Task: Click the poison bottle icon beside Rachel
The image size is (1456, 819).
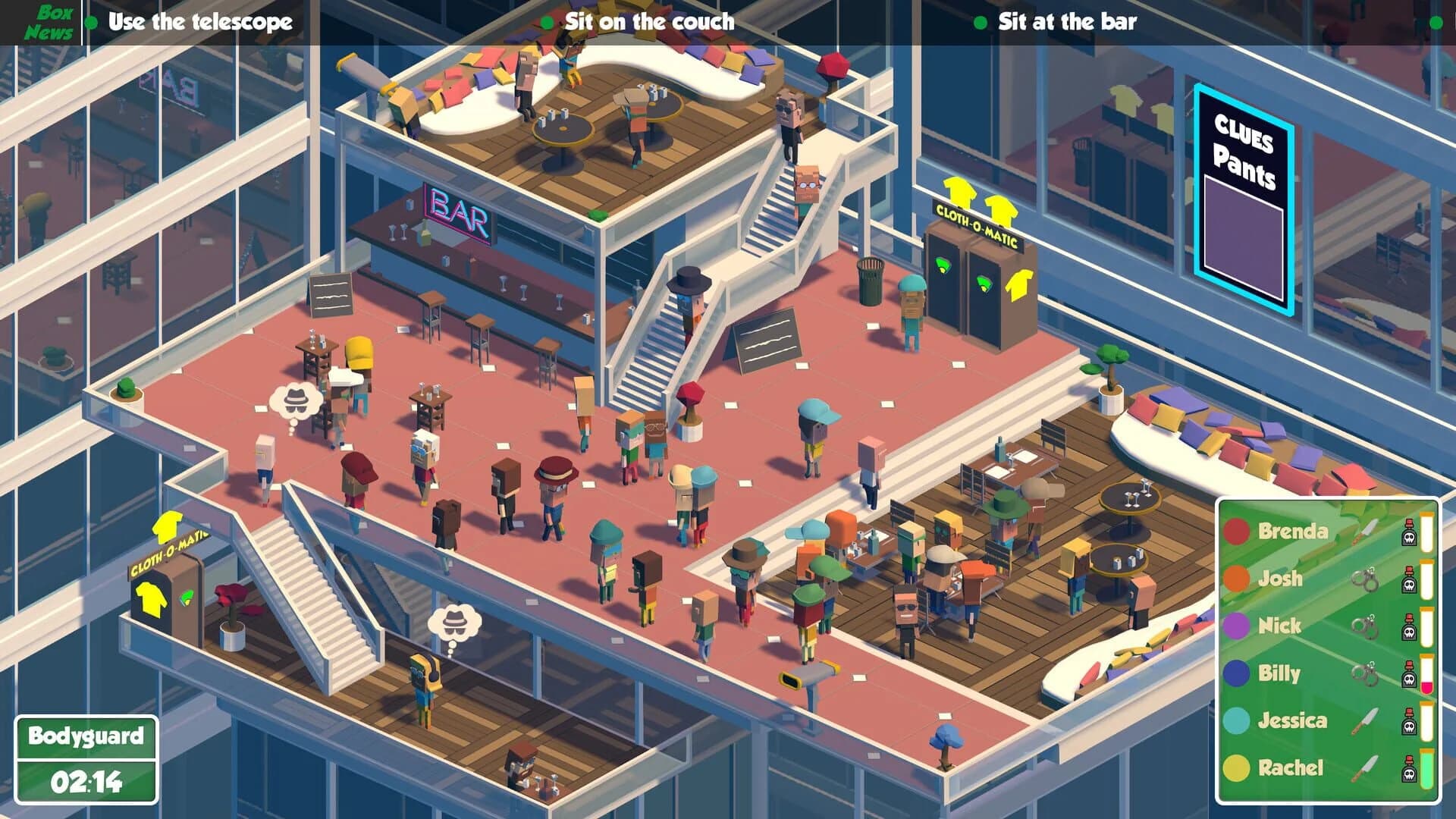Action: (1410, 769)
